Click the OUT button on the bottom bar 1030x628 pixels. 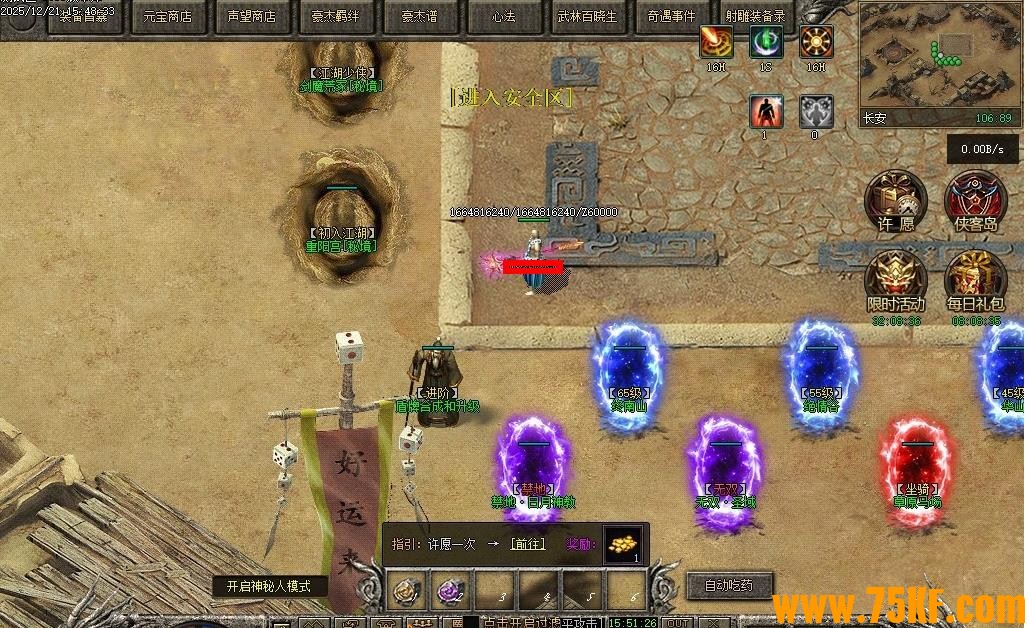(678, 622)
